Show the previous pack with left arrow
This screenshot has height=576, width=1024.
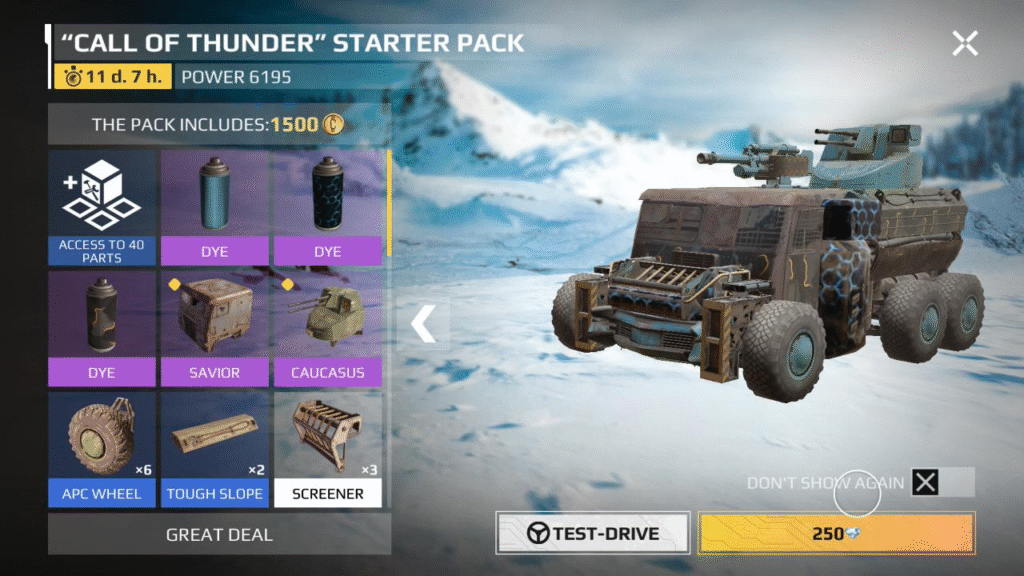click(424, 323)
